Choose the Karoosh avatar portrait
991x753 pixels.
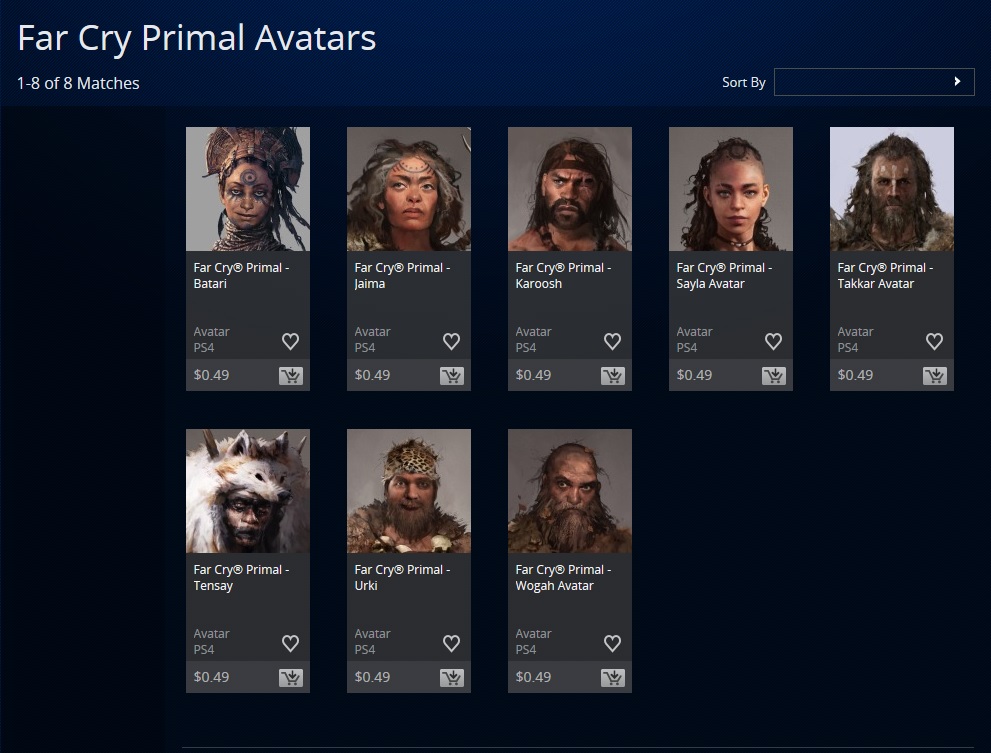[x=570, y=189]
